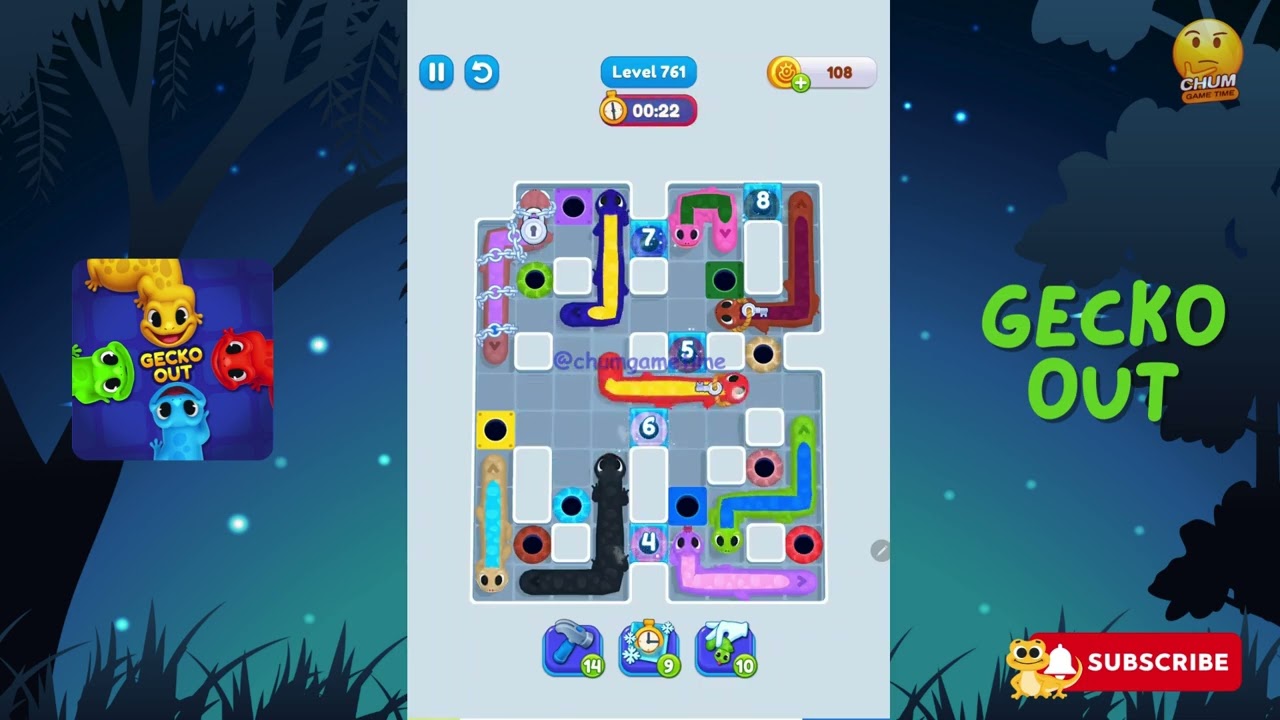
Task: Restart level 761 with the reset arrow
Action: pyautogui.click(x=481, y=72)
